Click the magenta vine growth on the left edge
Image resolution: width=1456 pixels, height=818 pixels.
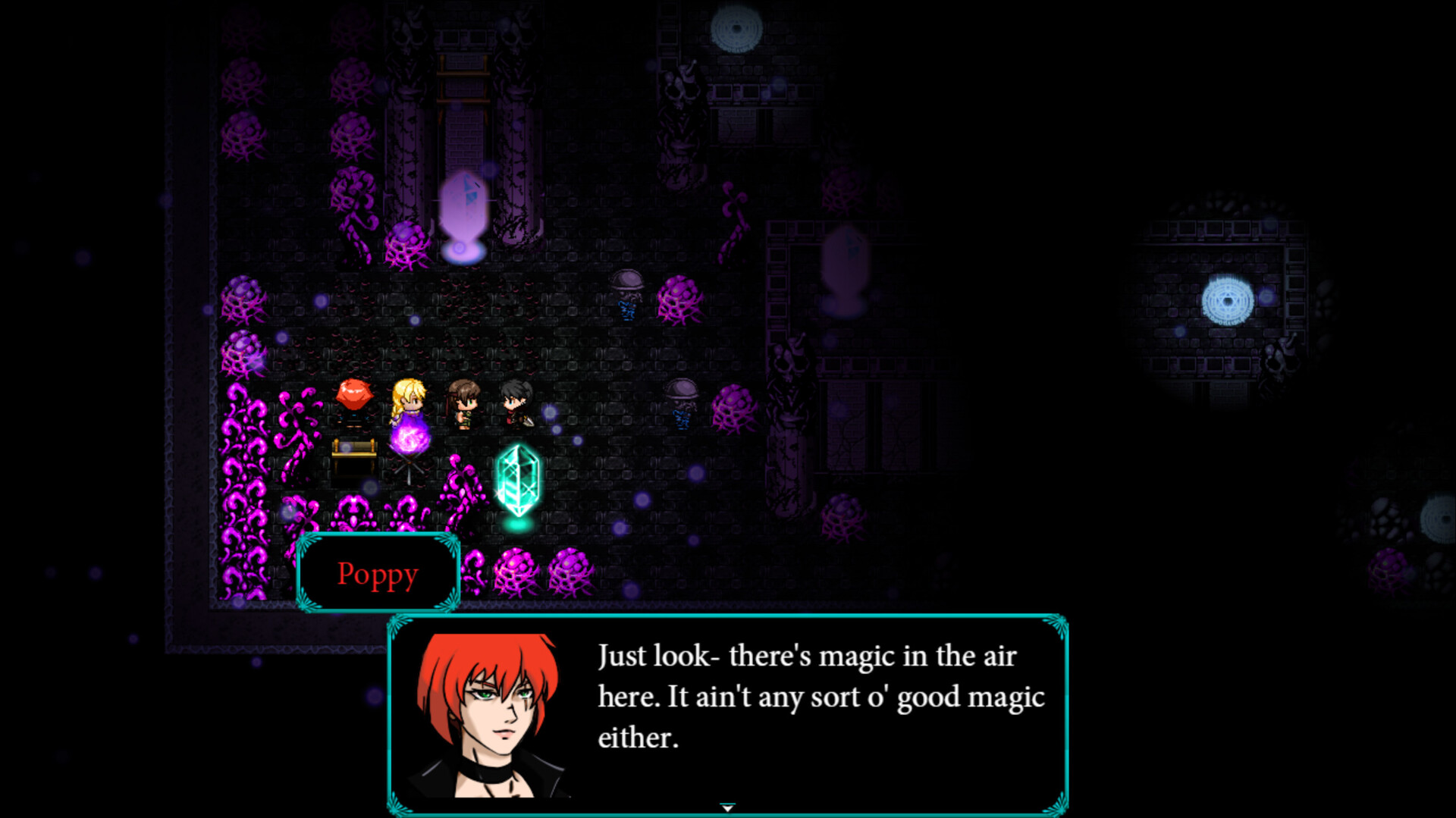[x=243, y=470]
